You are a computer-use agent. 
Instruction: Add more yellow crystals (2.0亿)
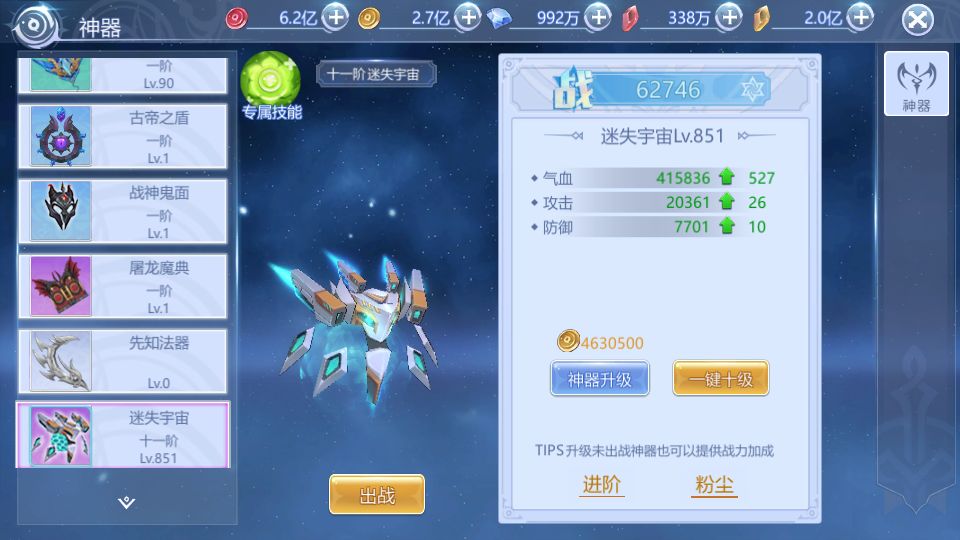[x=860, y=17]
